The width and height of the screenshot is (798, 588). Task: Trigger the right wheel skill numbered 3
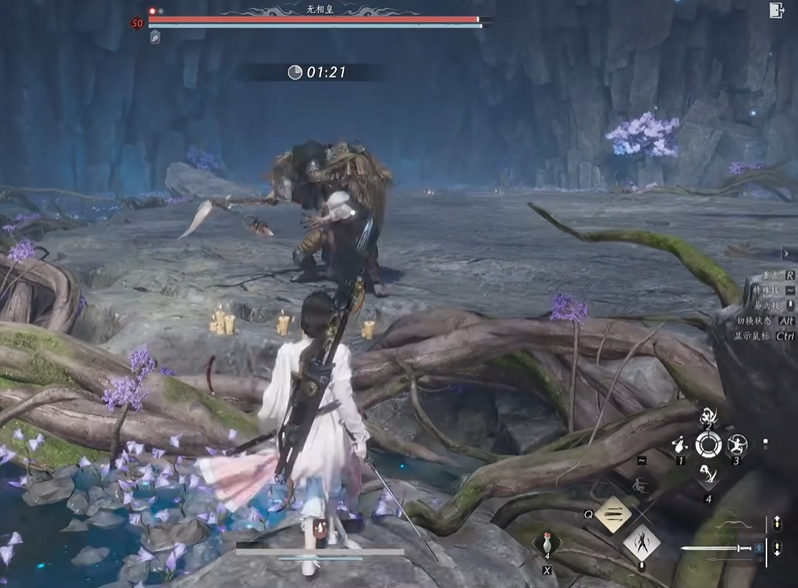738,445
